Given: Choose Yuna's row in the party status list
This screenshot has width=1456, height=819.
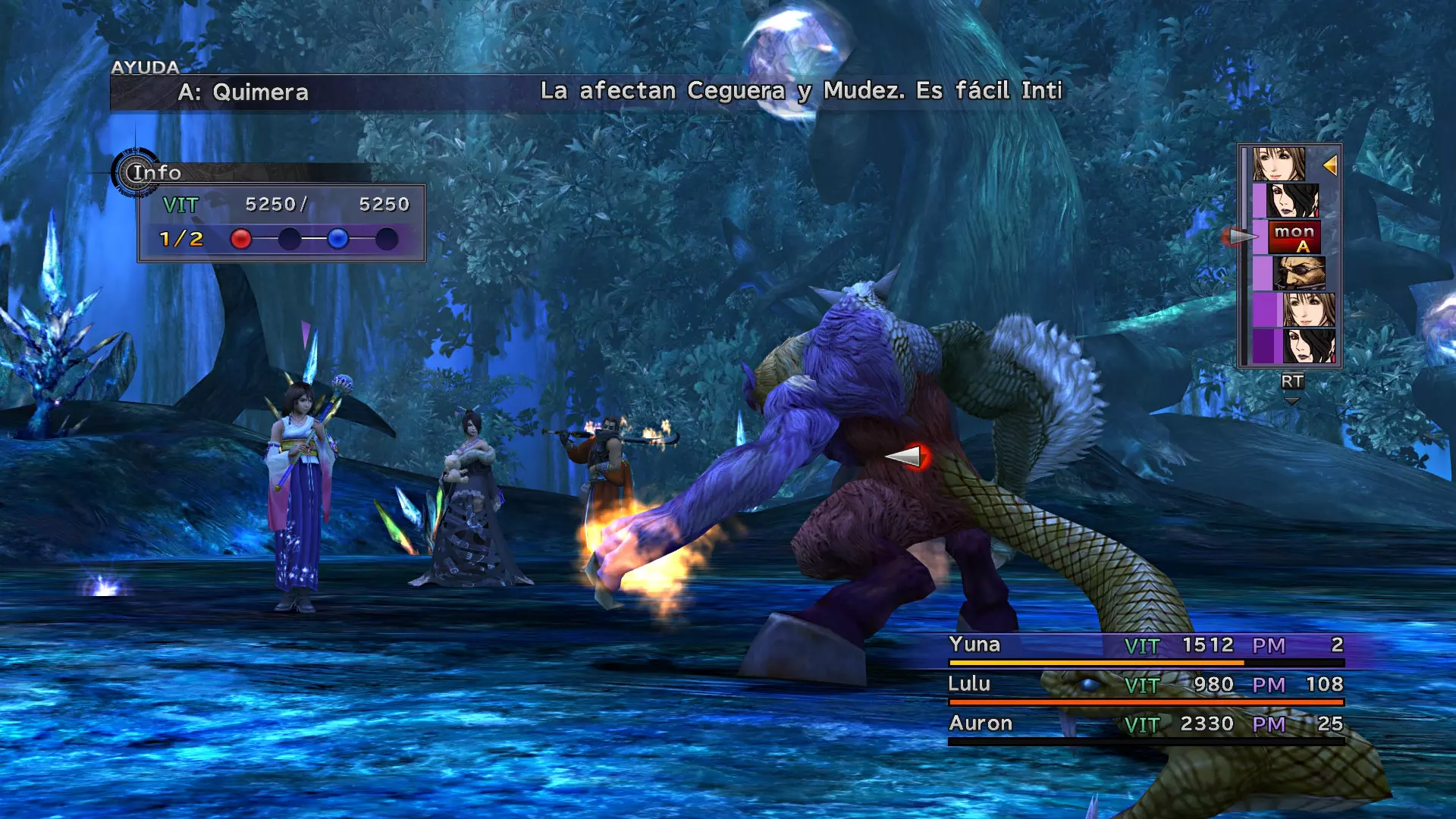Looking at the screenshot, I should point(1145,646).
